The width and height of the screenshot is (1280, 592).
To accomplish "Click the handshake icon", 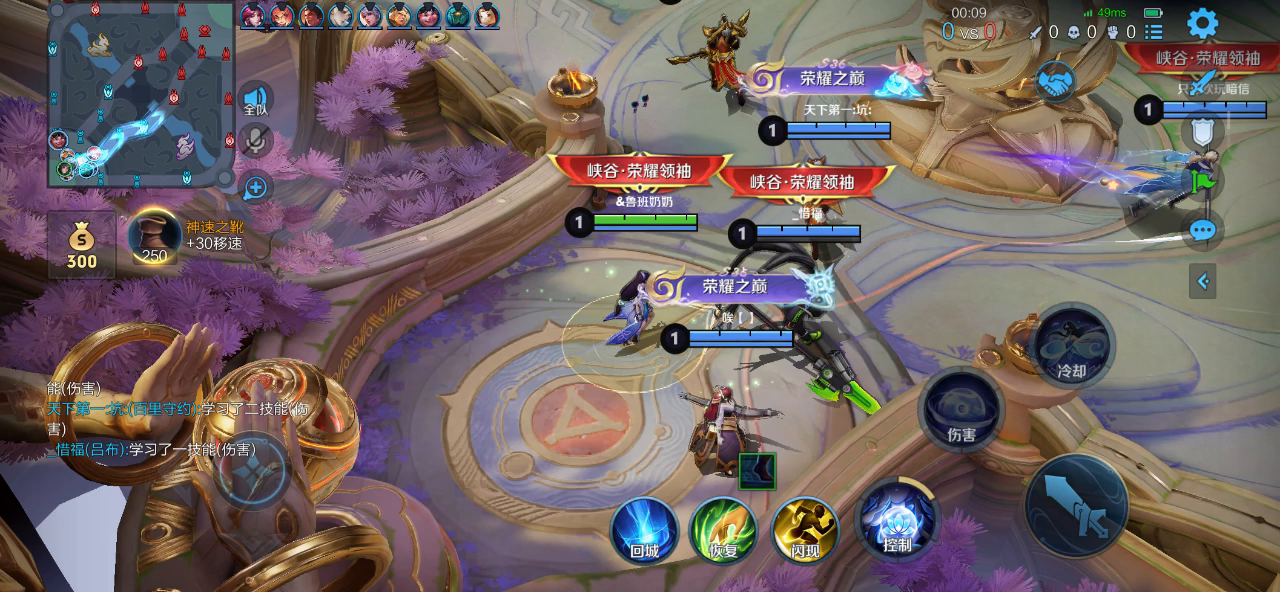I will click(x=1054, y=81).
